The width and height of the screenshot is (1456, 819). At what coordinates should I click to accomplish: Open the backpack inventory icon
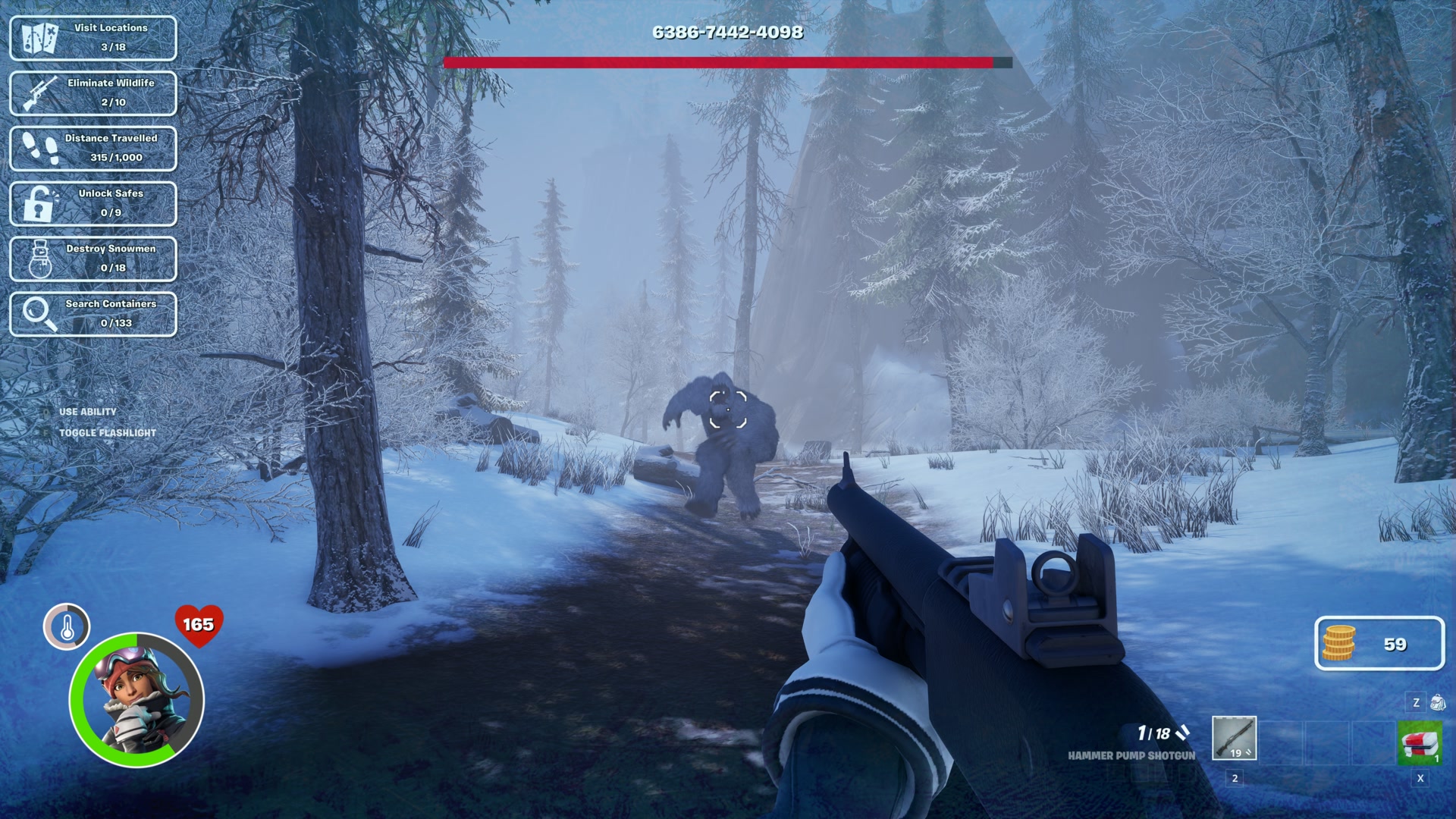1437,702
